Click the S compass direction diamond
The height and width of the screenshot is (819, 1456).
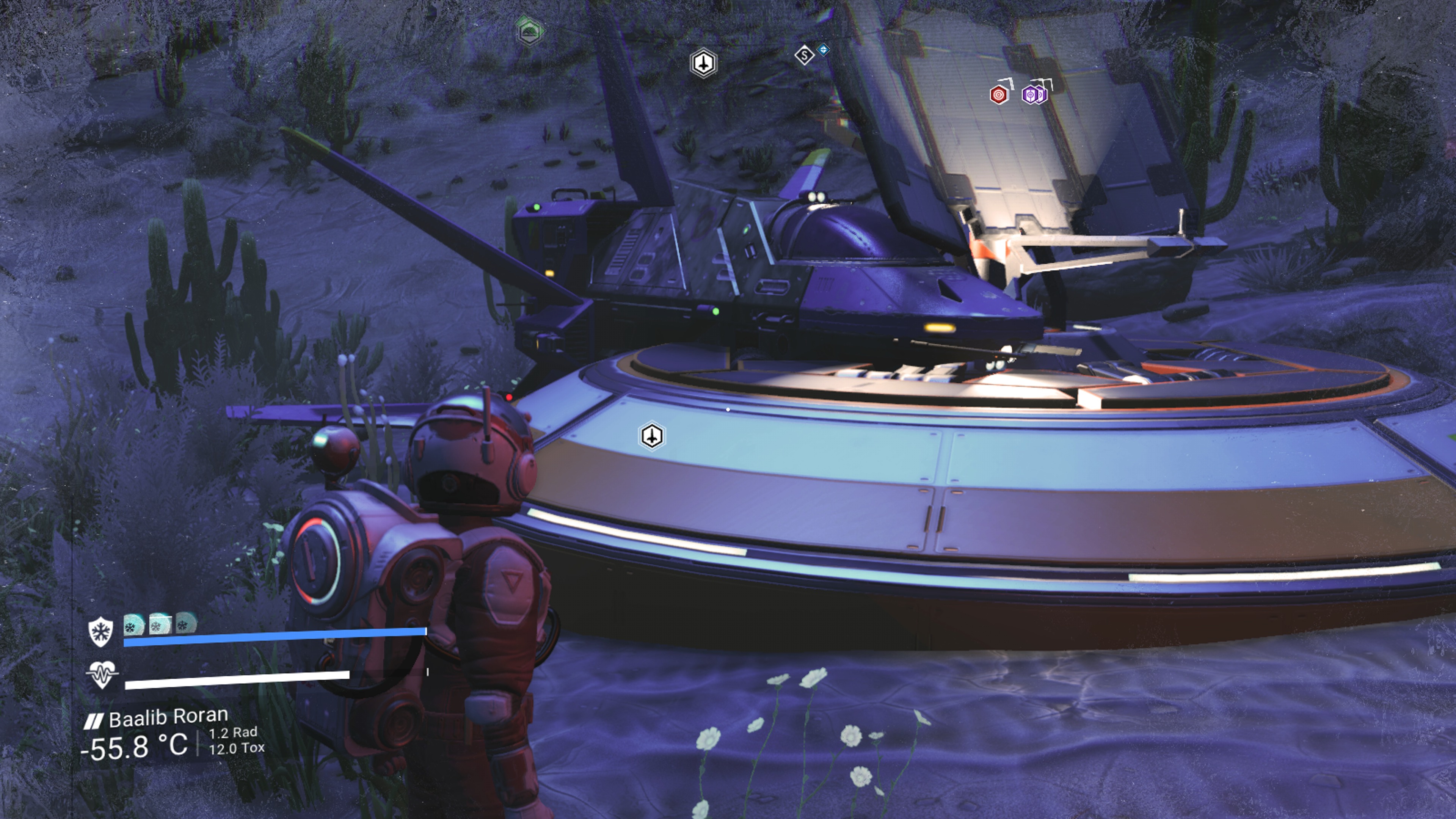coord(804,55)
